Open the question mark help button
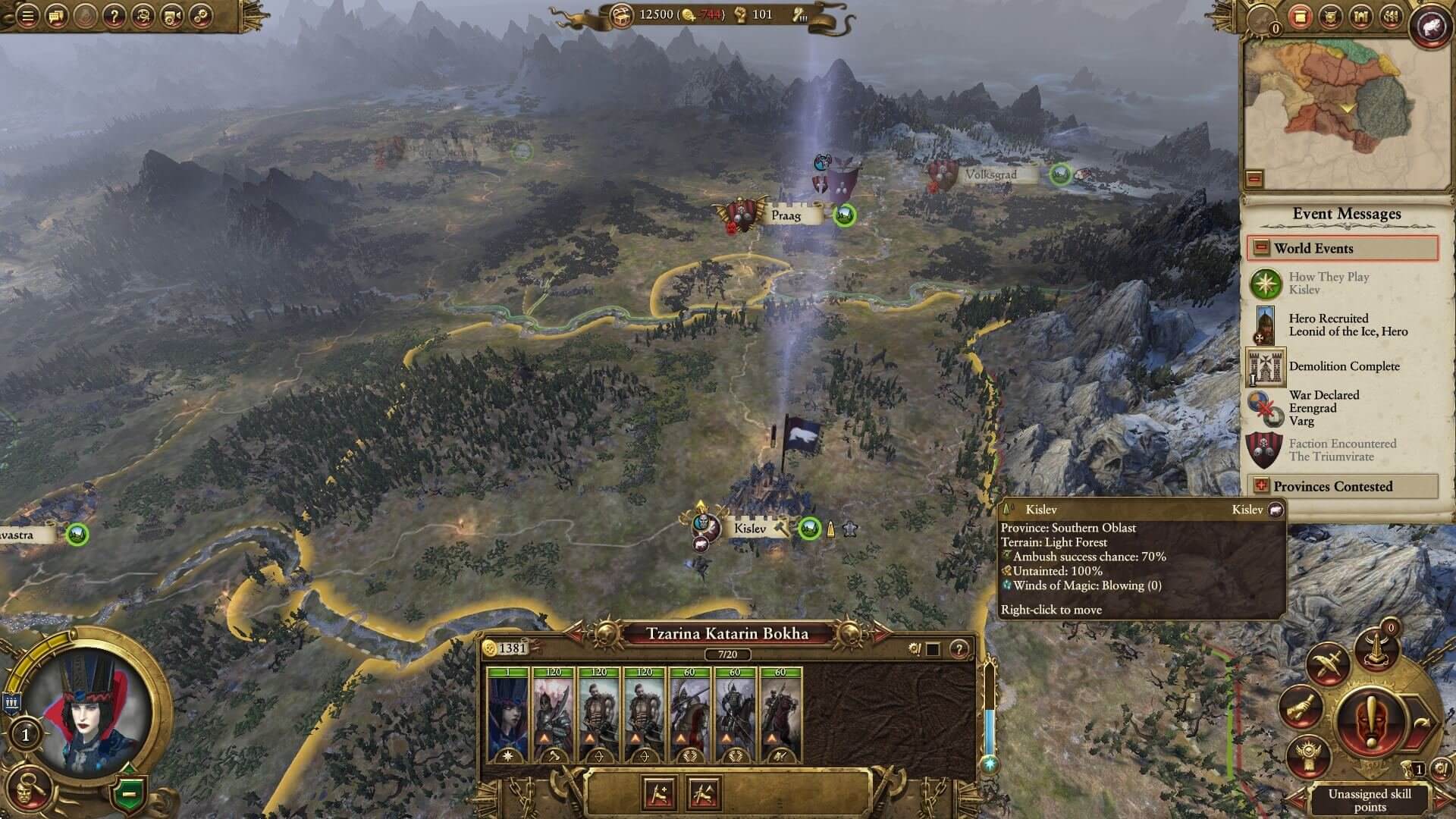Screen dimensions: 1456x819 coord(114,15)
